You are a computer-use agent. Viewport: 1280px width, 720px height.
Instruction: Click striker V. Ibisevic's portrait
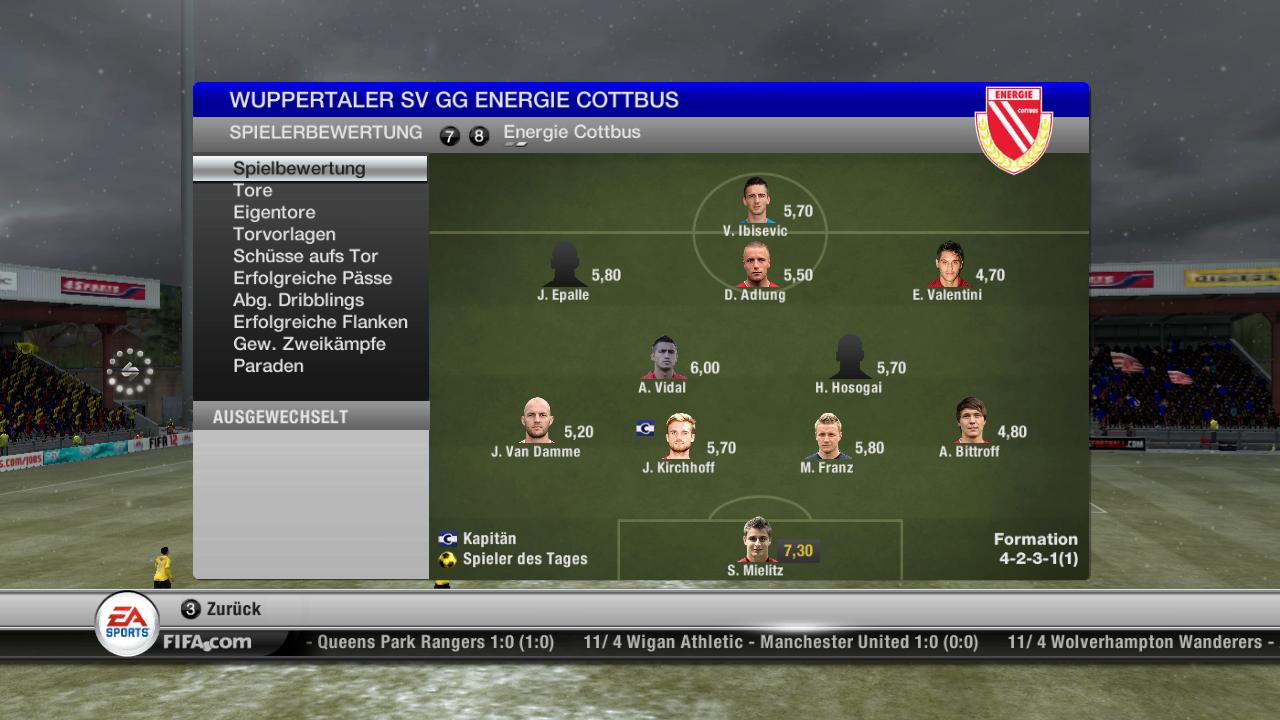click(x=757, y=201)
